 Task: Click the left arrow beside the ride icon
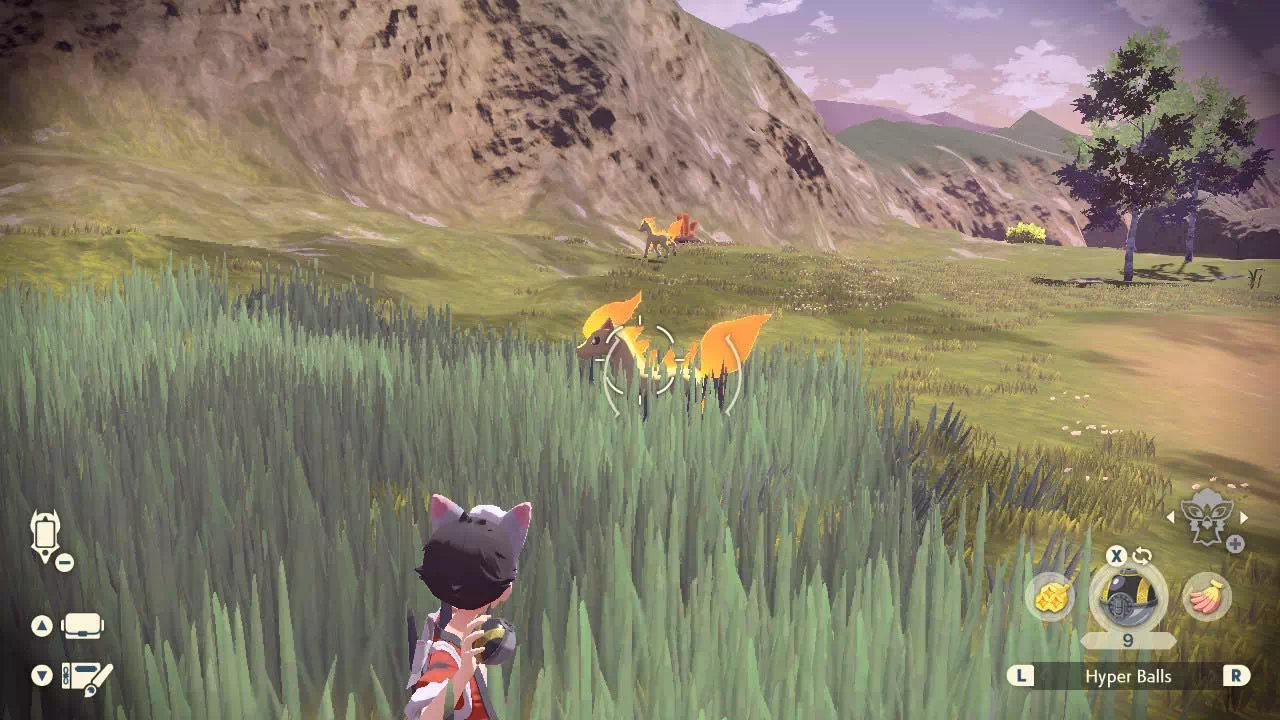click(1171, 517)
